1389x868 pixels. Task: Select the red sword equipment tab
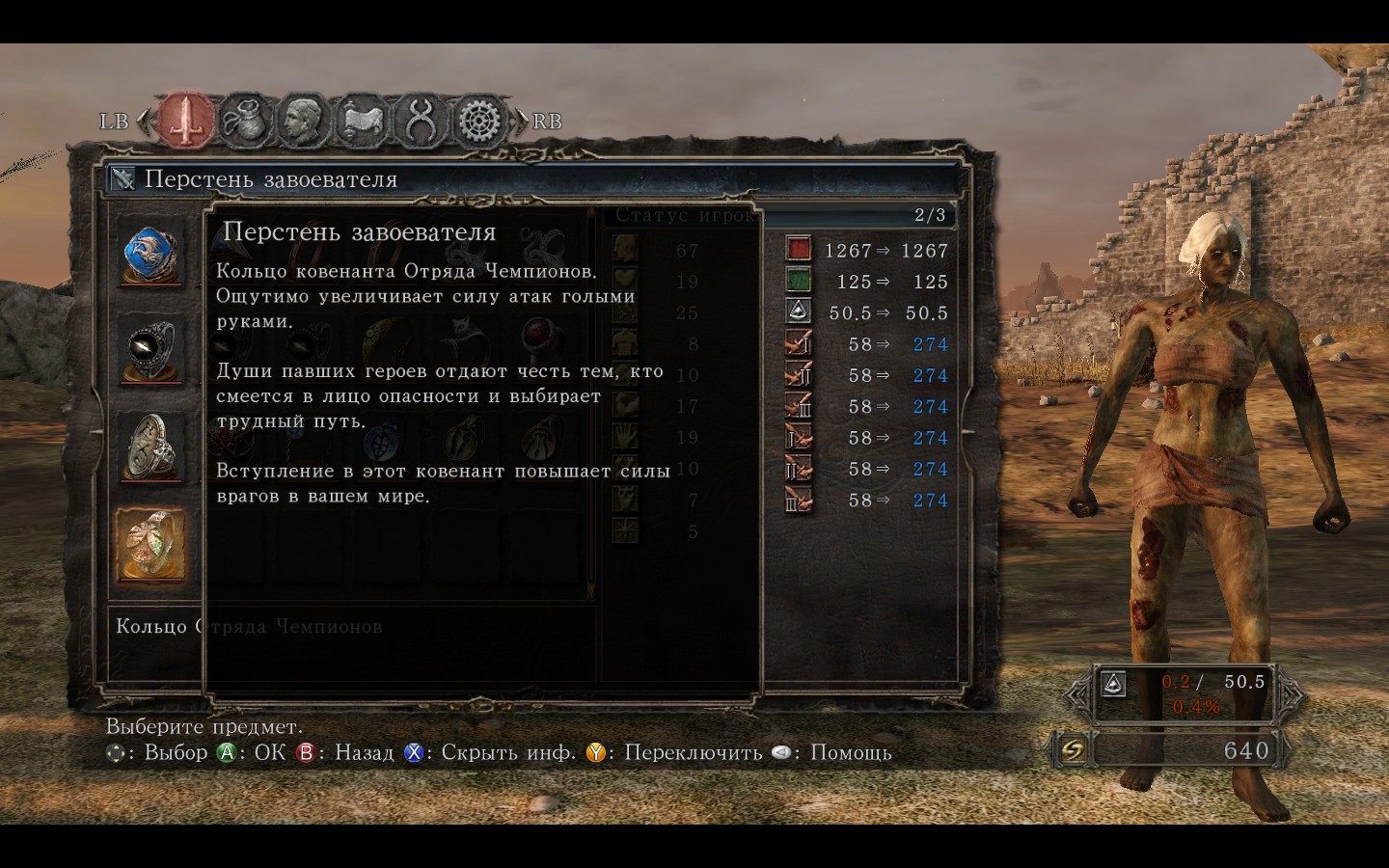pos(186,121)
